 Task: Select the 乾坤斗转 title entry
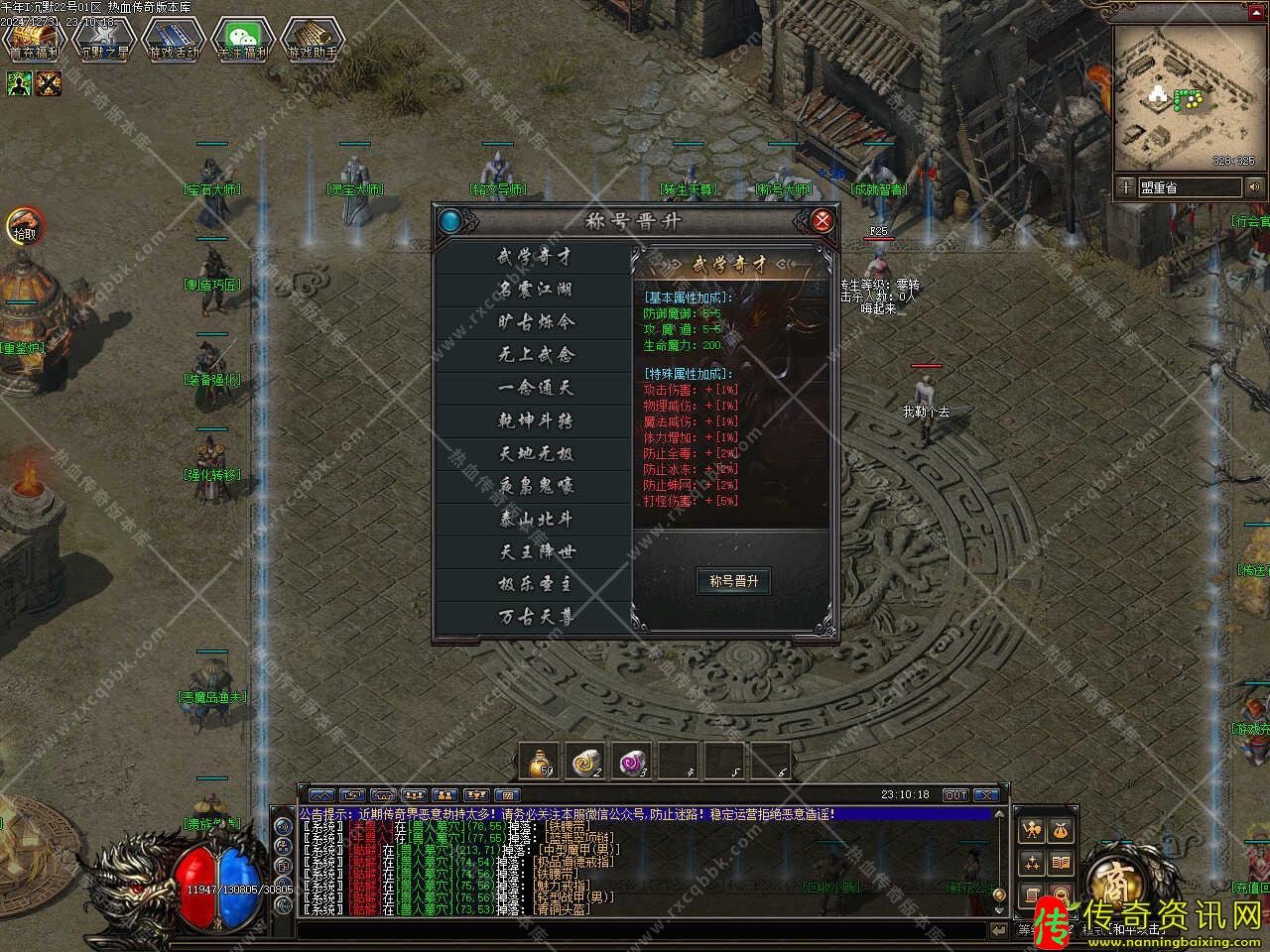coord(535,420)
